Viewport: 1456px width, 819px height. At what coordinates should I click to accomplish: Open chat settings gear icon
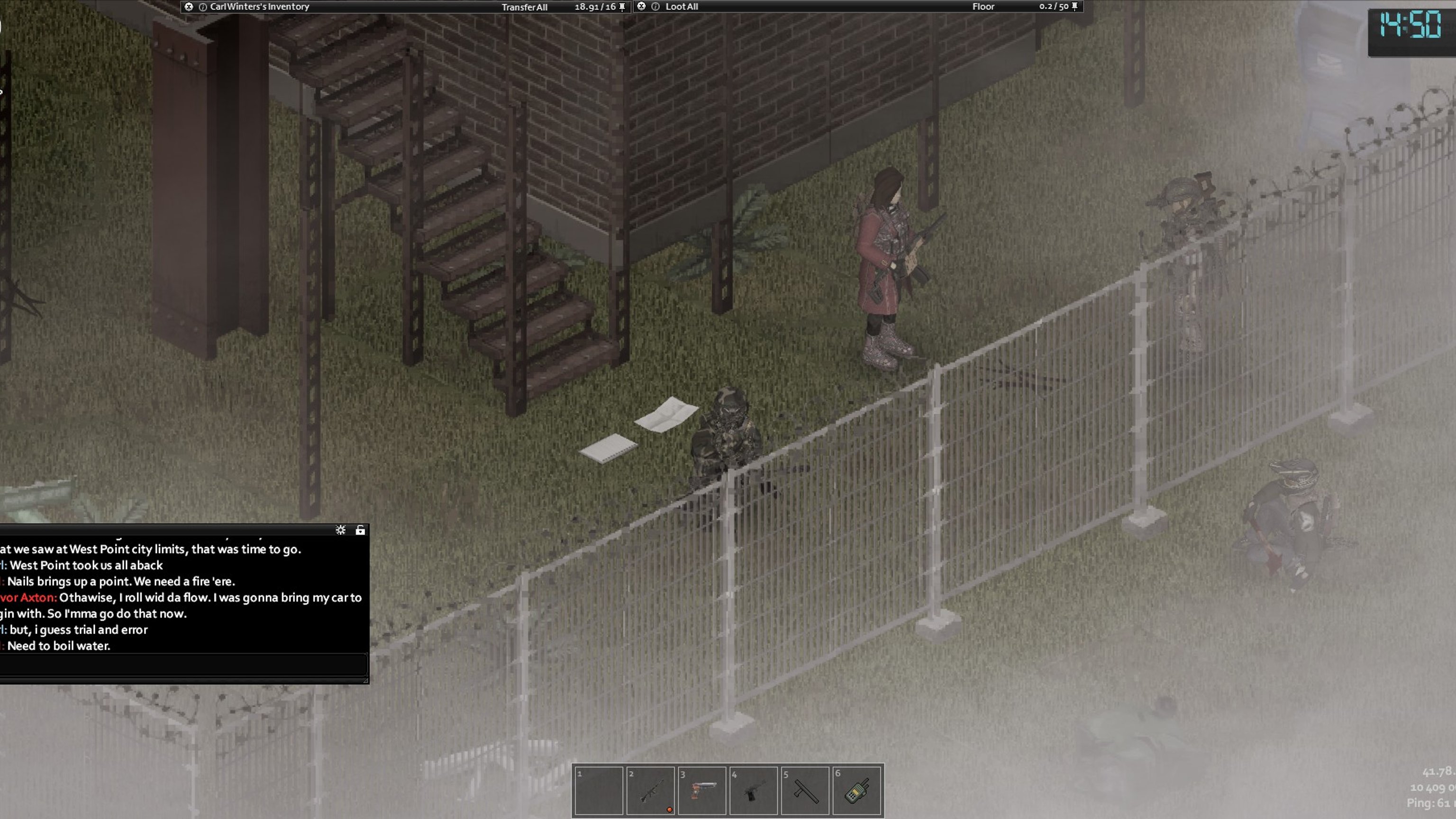point(340,530)
